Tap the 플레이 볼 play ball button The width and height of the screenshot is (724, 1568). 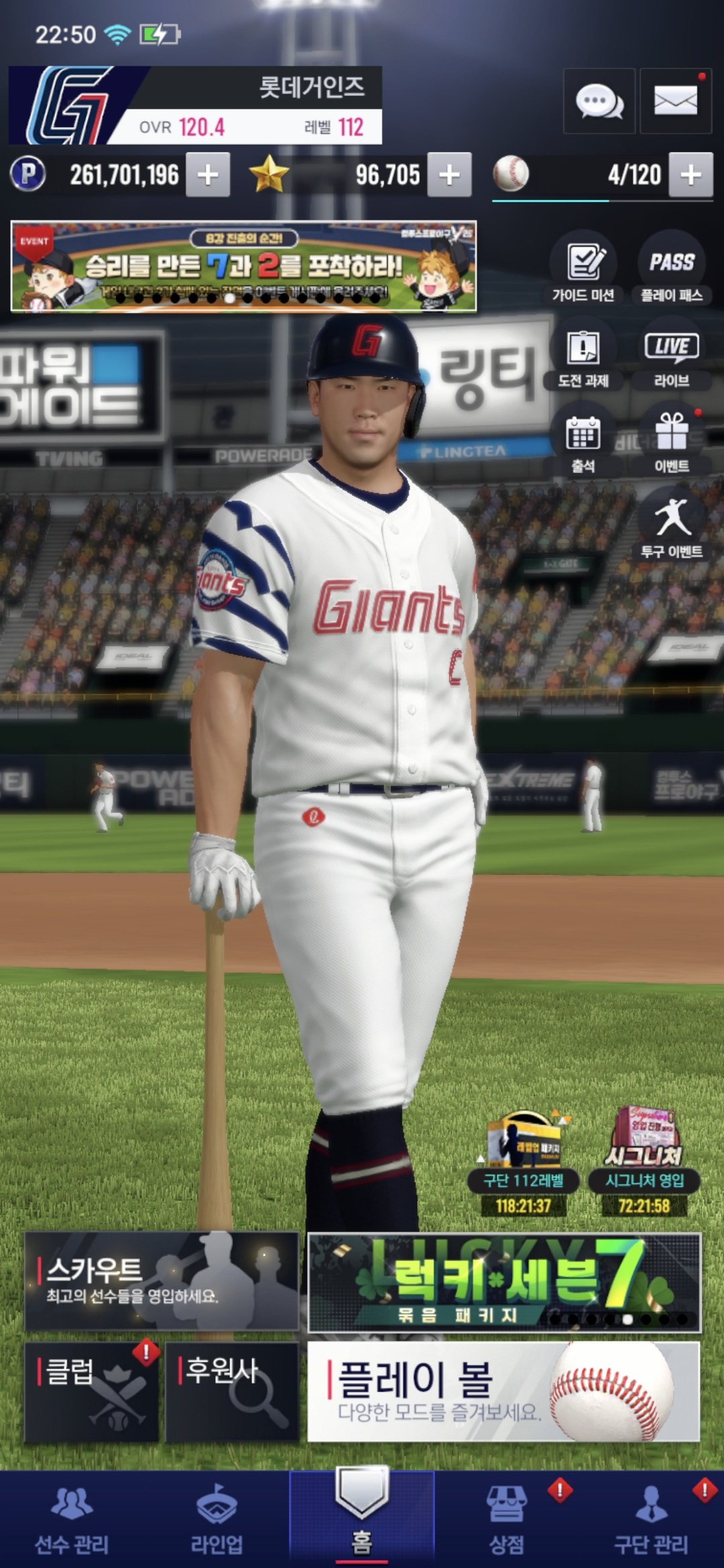pos(503,1391)
